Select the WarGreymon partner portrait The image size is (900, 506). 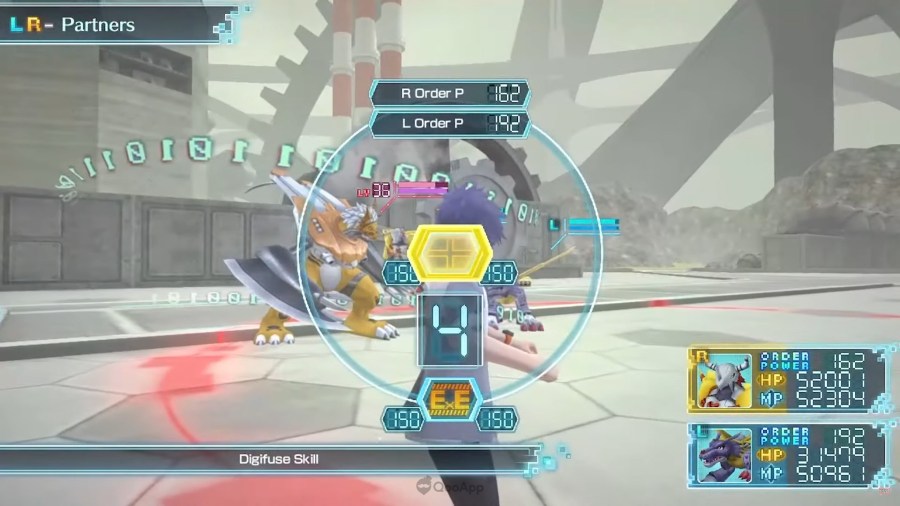[723, 381]
